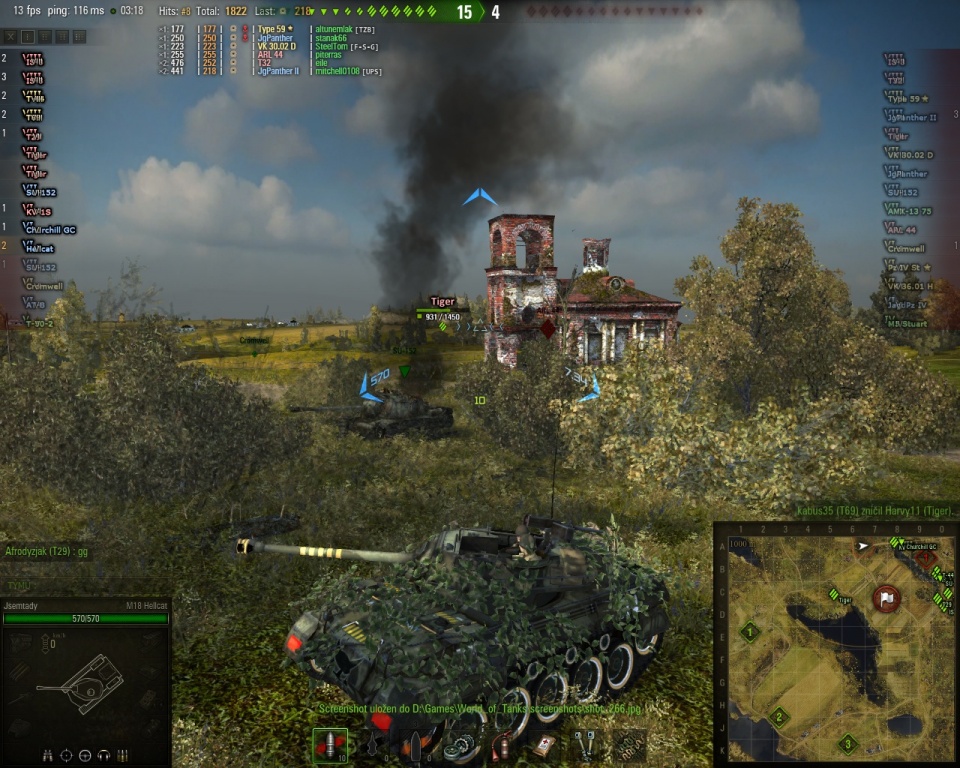The width and height of the screenshot is (960, 768).
Task: Click the X button above the team list
Action: (x=10, y=36)
